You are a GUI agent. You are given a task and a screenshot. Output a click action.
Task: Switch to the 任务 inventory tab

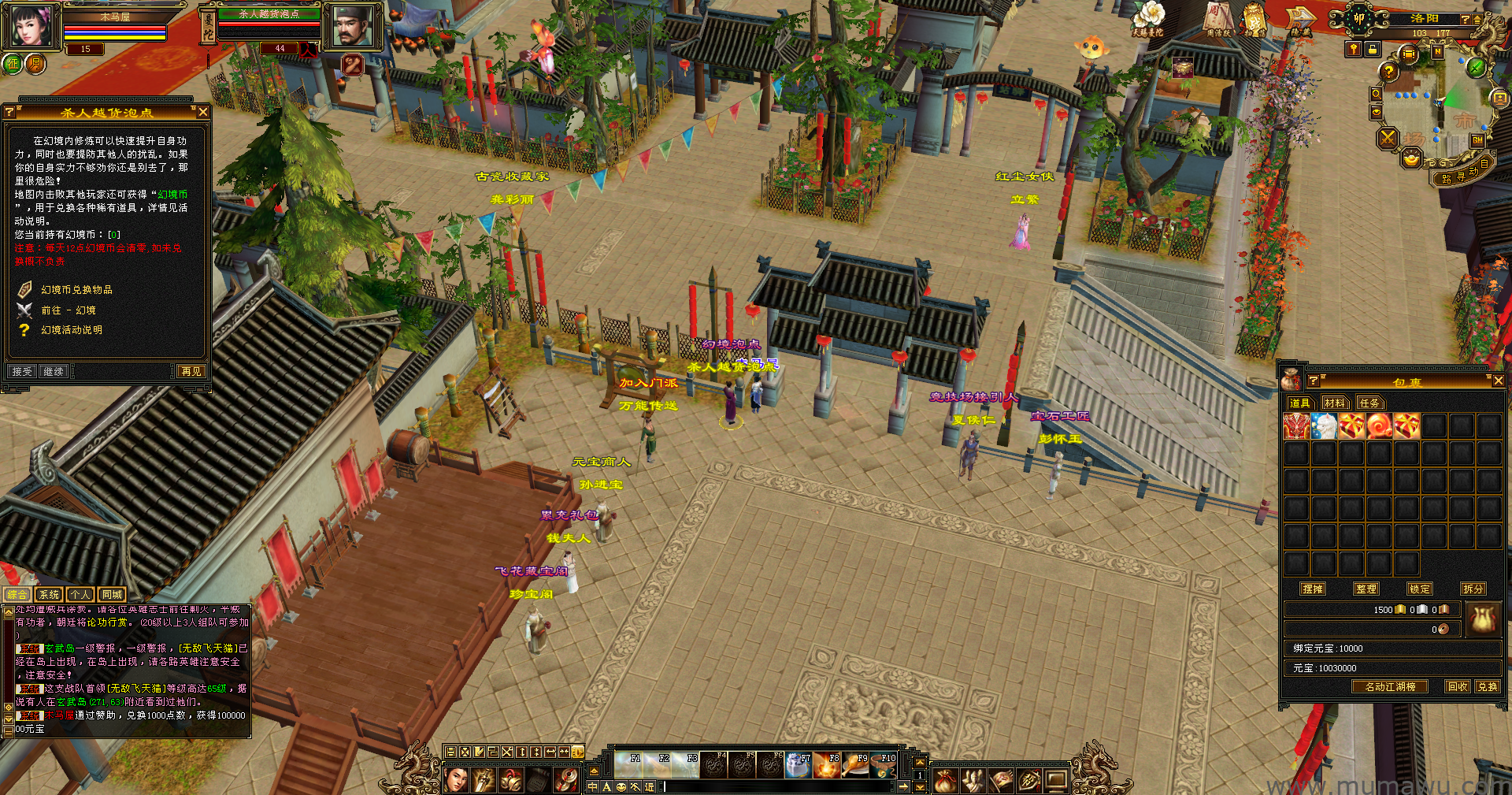click(x=1369, y=403)
